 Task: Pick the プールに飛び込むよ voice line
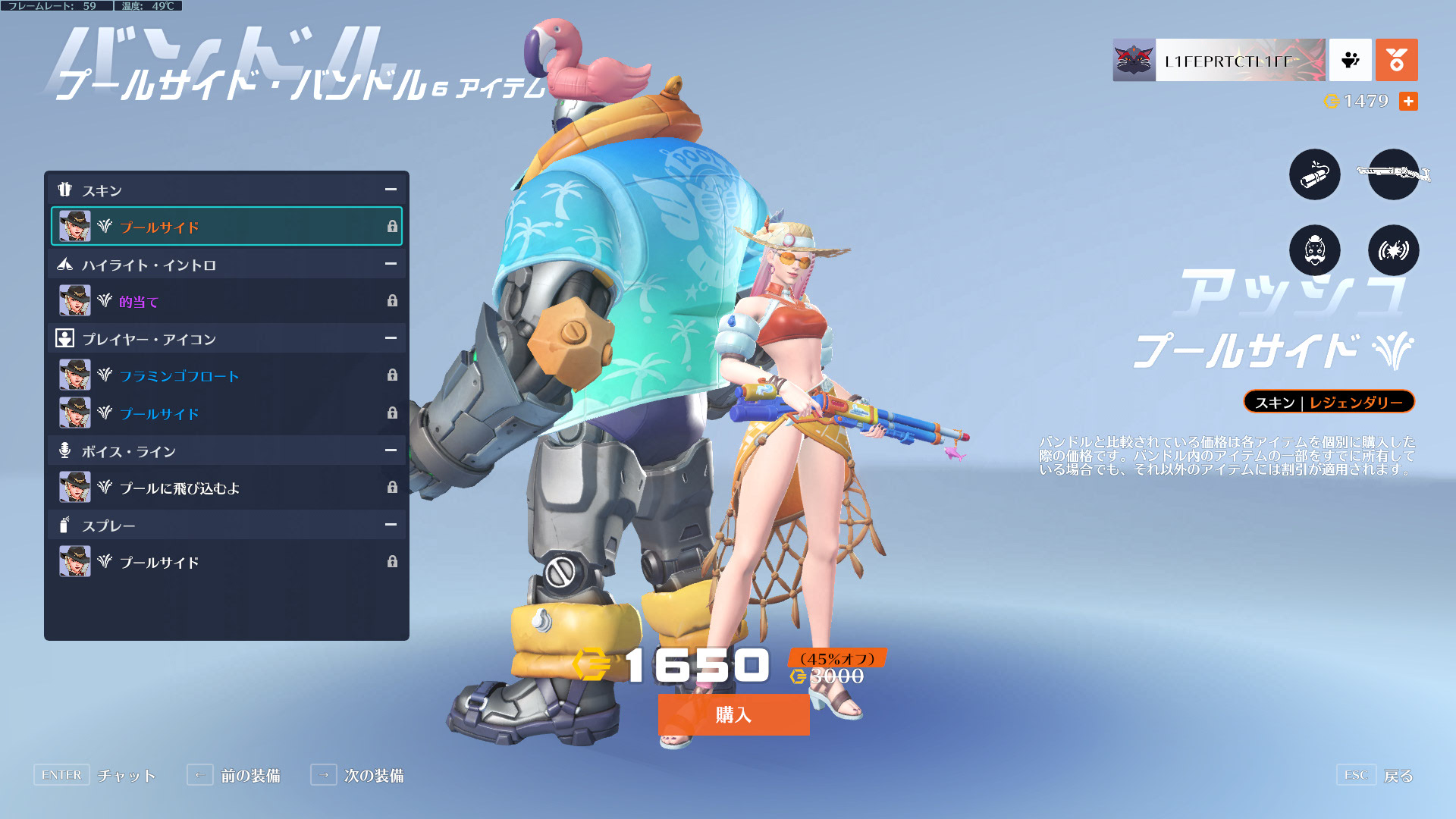226,488
